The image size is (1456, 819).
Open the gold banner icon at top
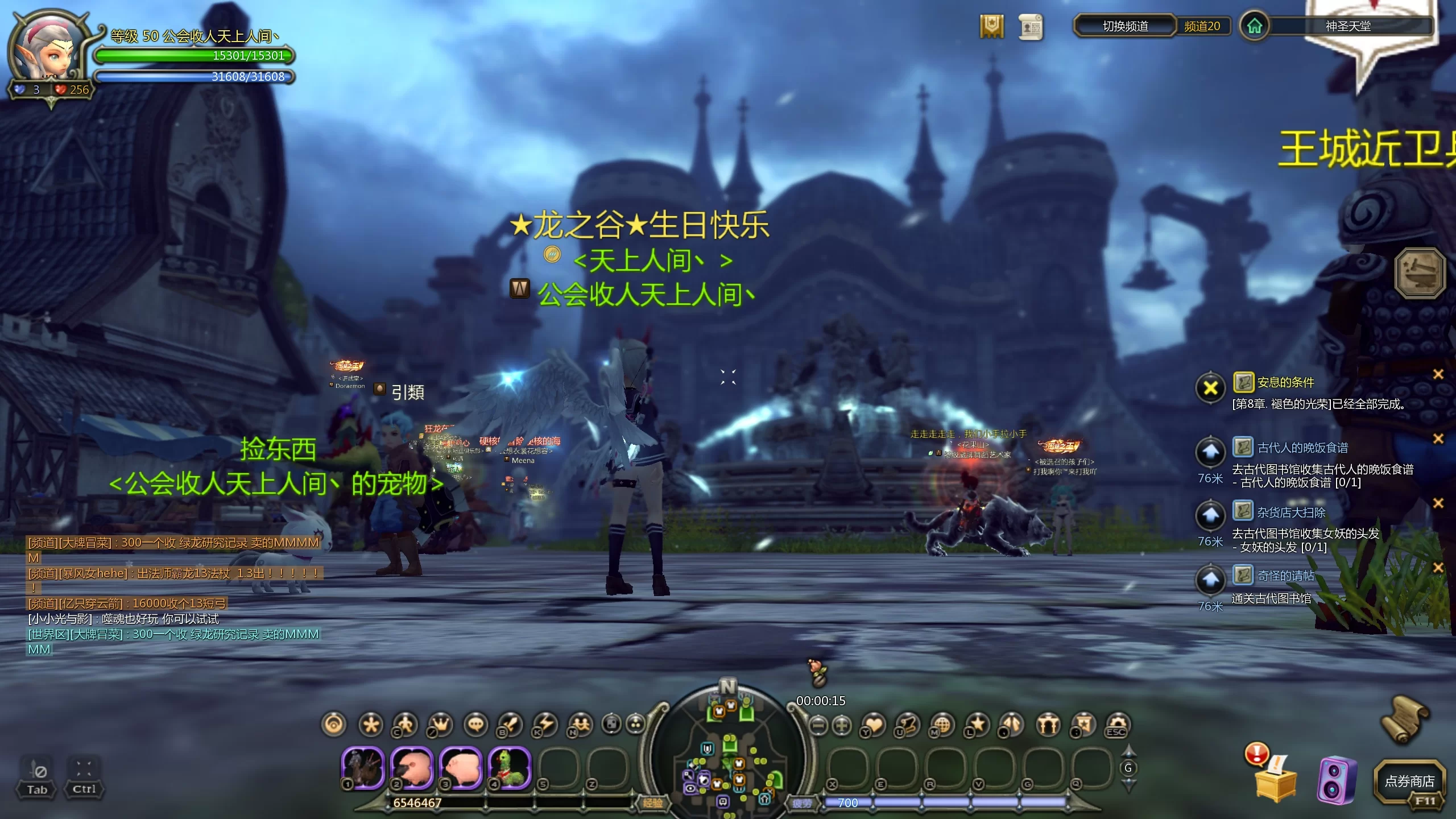pyautogui.click(x=991, y=26)
